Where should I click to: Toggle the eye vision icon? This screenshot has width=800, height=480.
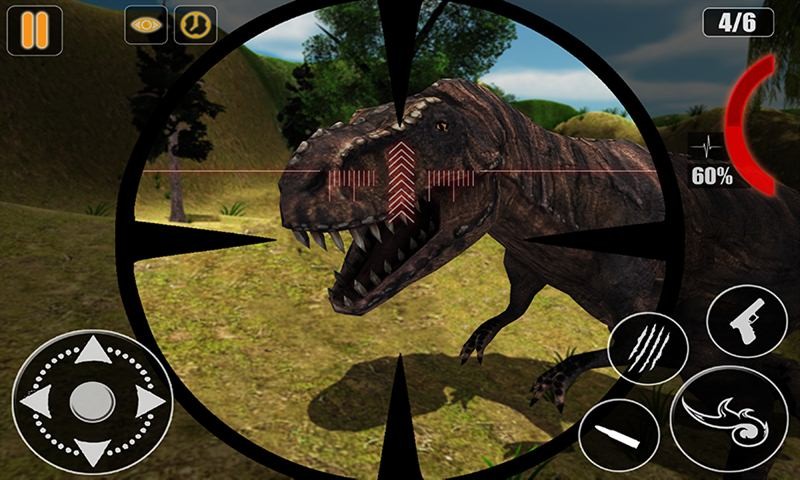coord(146,25)
